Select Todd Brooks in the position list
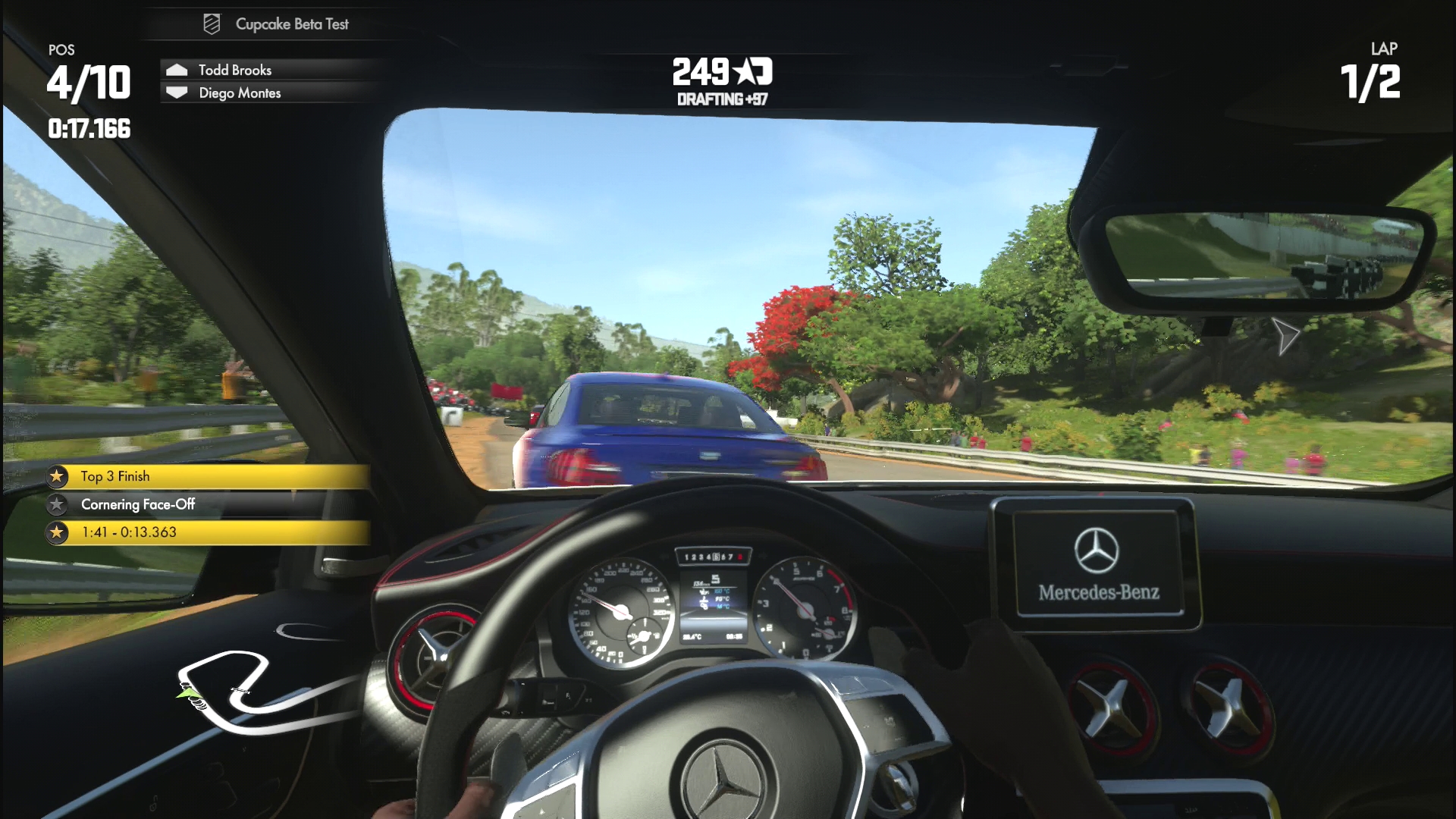Image resolution: width=1456 pixels, height=819 pixels. pyautogui.click(x=234, y=70)
